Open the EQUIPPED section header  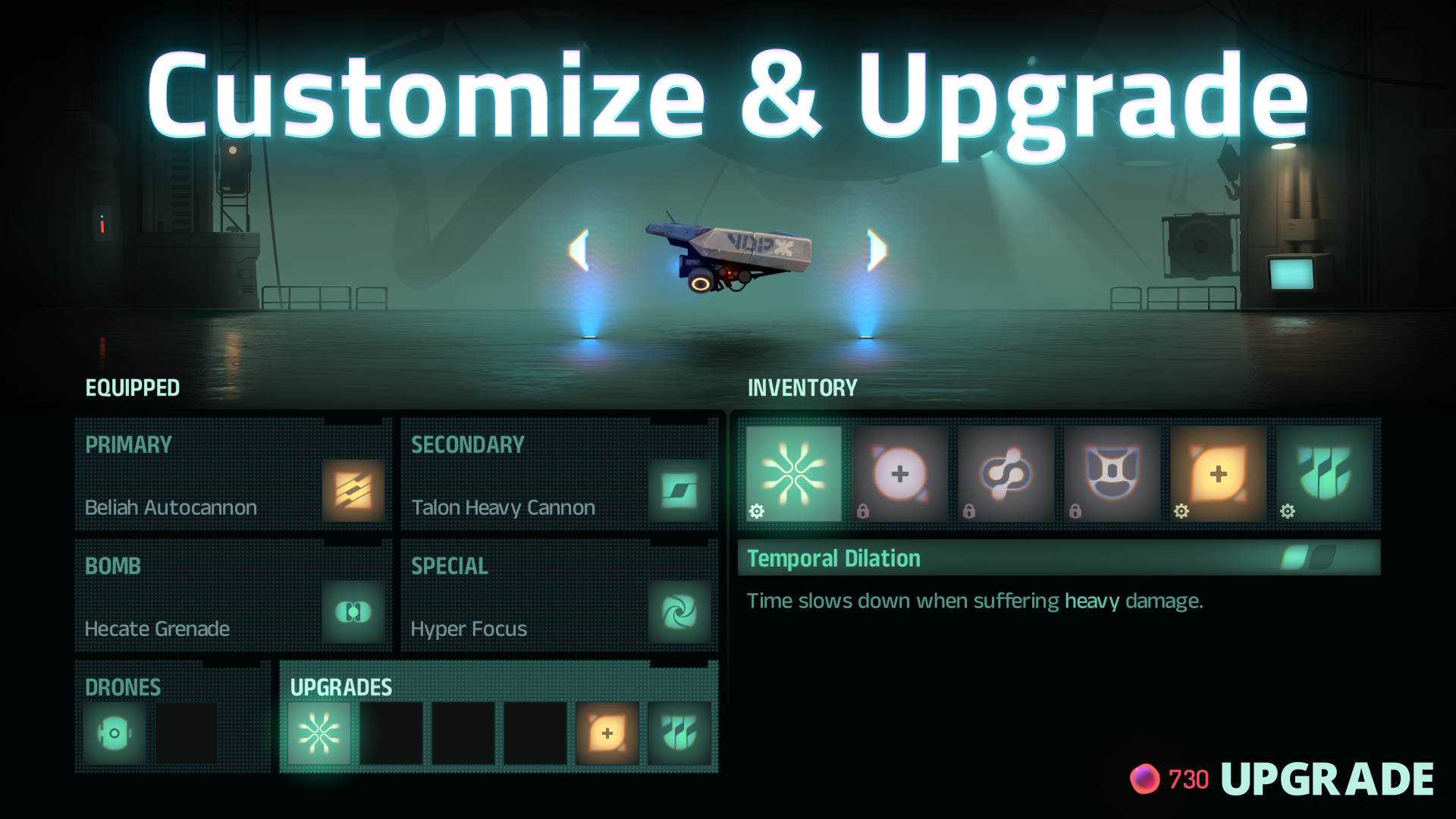pos(132,388)
